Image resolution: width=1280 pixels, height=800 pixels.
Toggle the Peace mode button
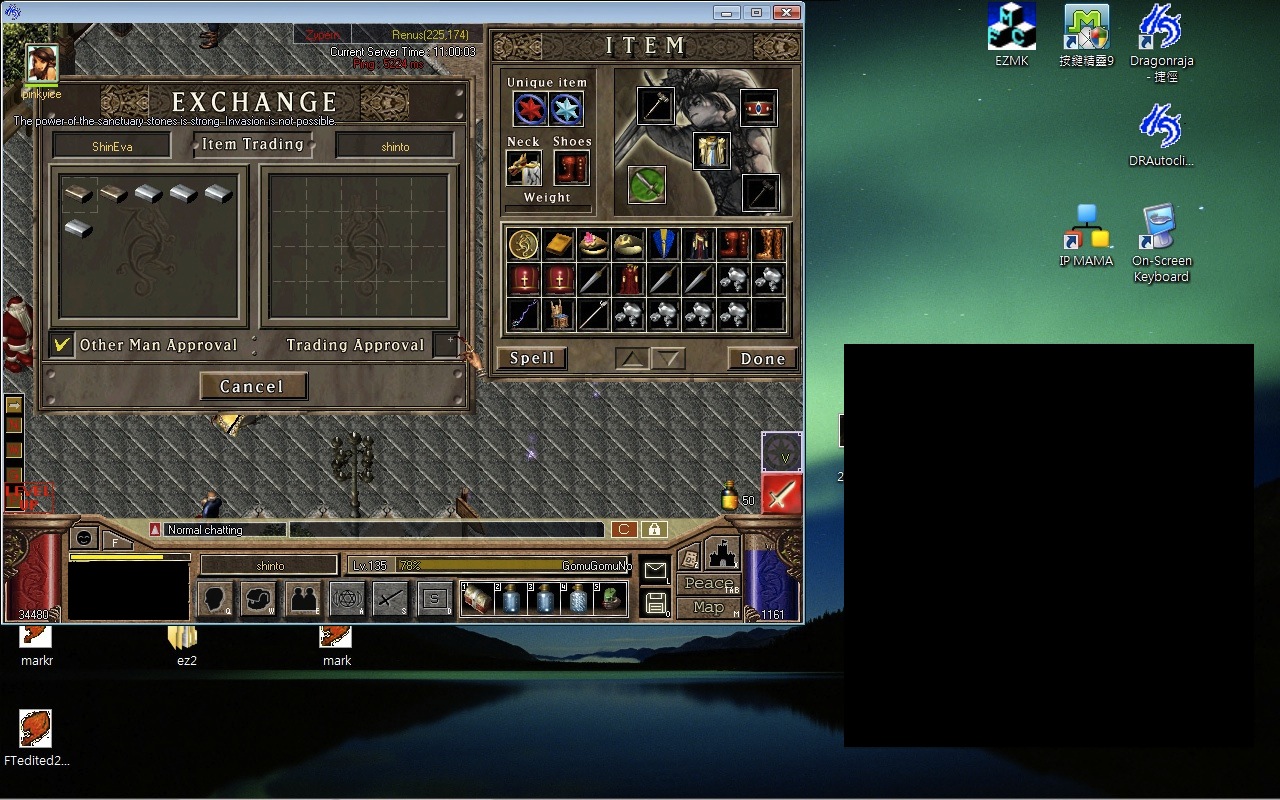[x=709, y=584]
